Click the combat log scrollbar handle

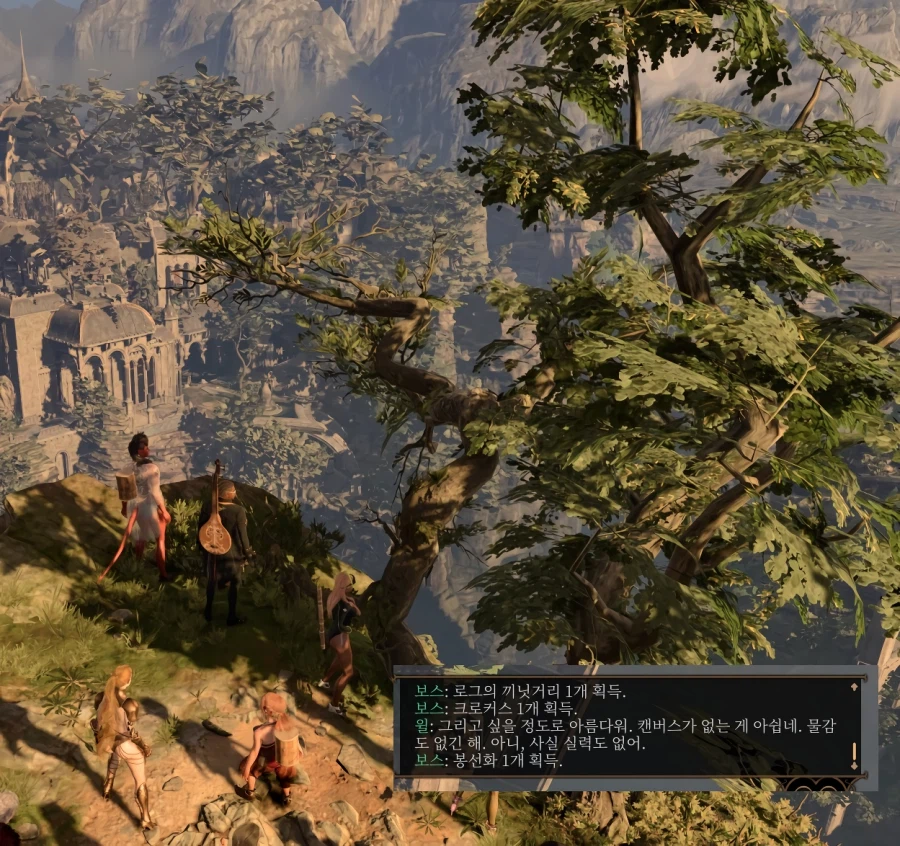point(853,751)
